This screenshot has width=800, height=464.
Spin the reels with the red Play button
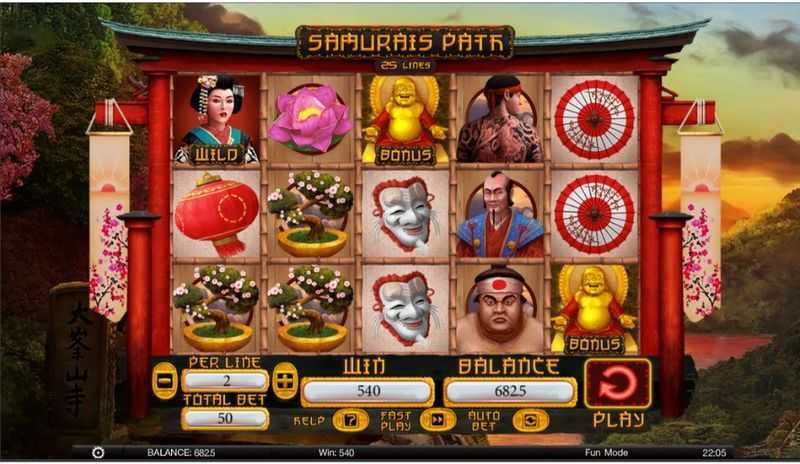pyautogui.click(x=617, y=383)
